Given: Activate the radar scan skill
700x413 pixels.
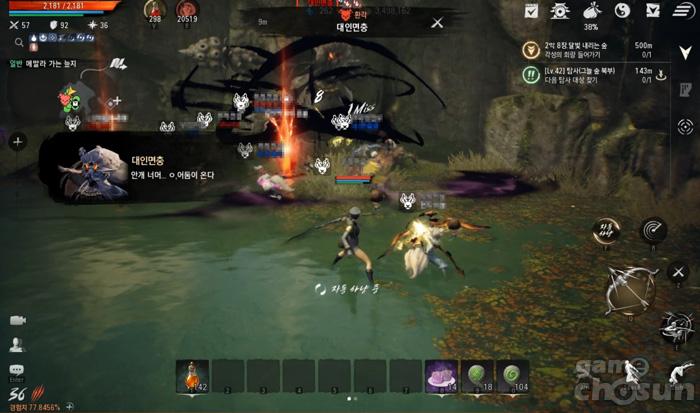Looking at the screenshot, I should 653,231.
